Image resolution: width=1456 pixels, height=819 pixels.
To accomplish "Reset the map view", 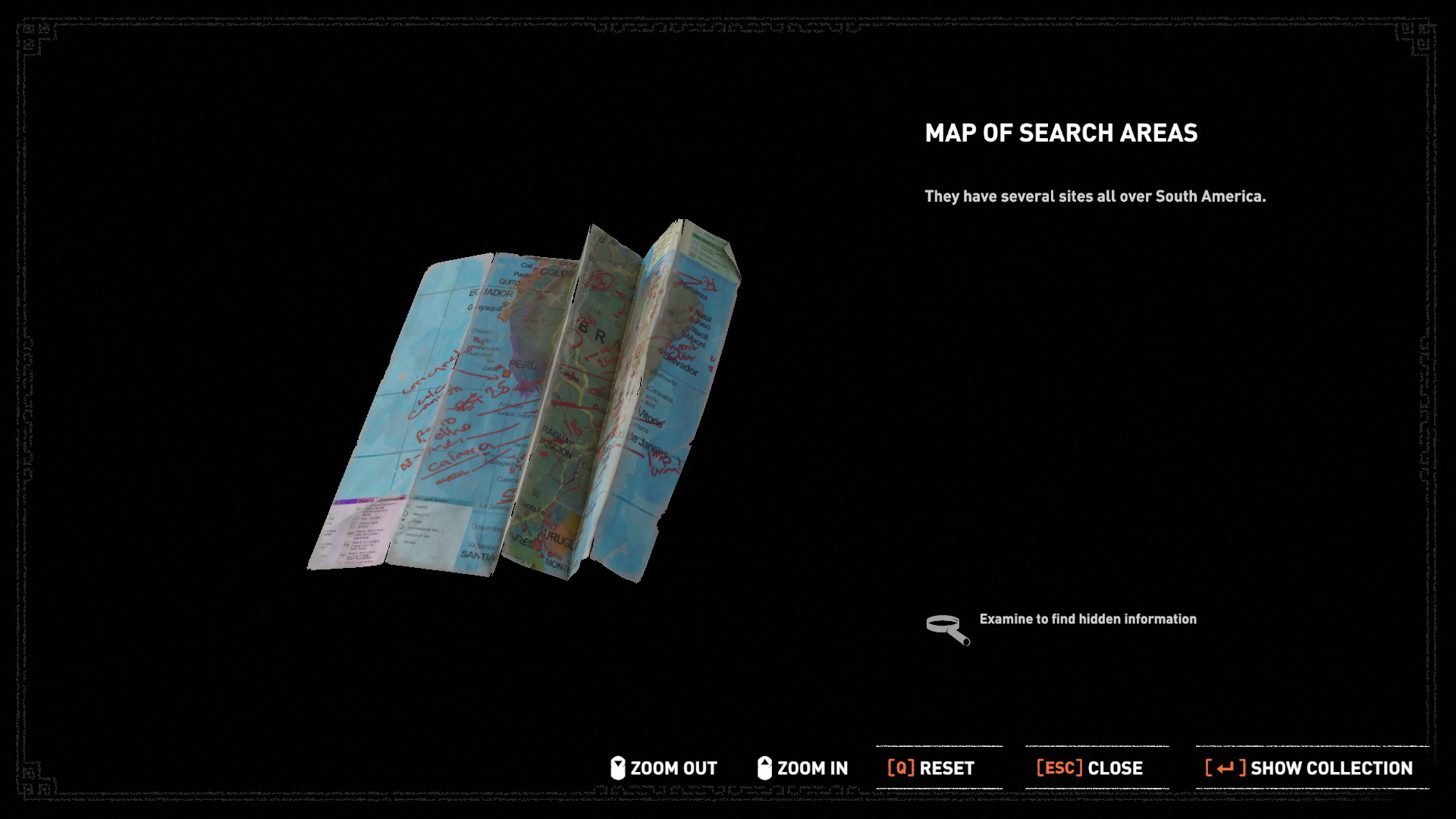I will click(x=930, y=768).
